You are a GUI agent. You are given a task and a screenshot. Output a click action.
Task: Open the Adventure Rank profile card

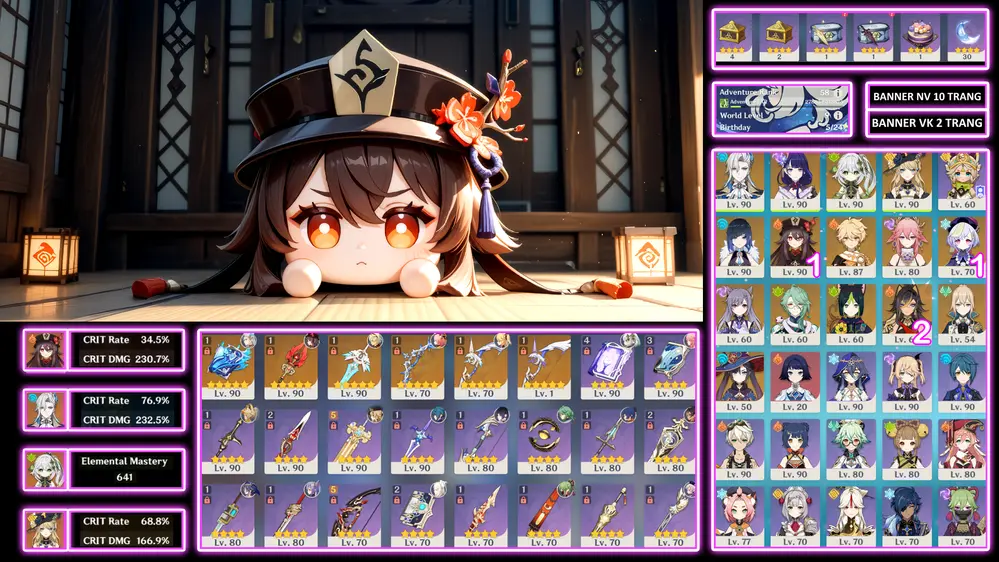coord(783,109)
